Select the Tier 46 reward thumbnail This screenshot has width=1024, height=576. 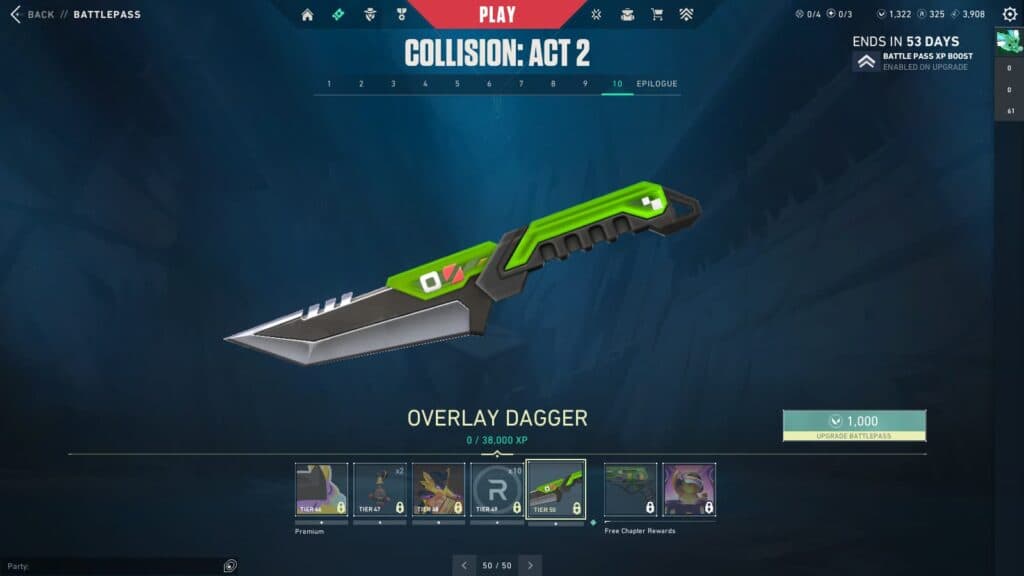[321, 489]
